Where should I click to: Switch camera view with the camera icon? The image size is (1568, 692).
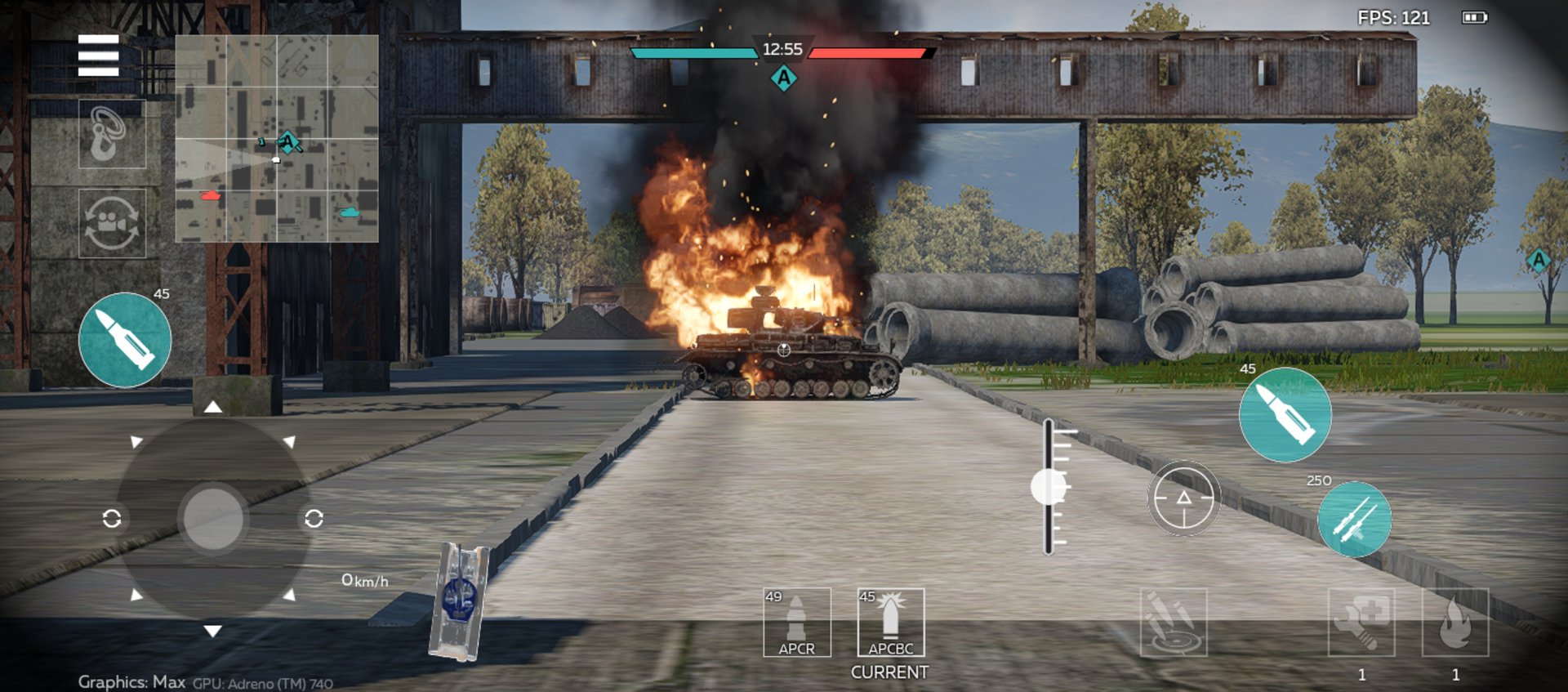coord(112,223)
